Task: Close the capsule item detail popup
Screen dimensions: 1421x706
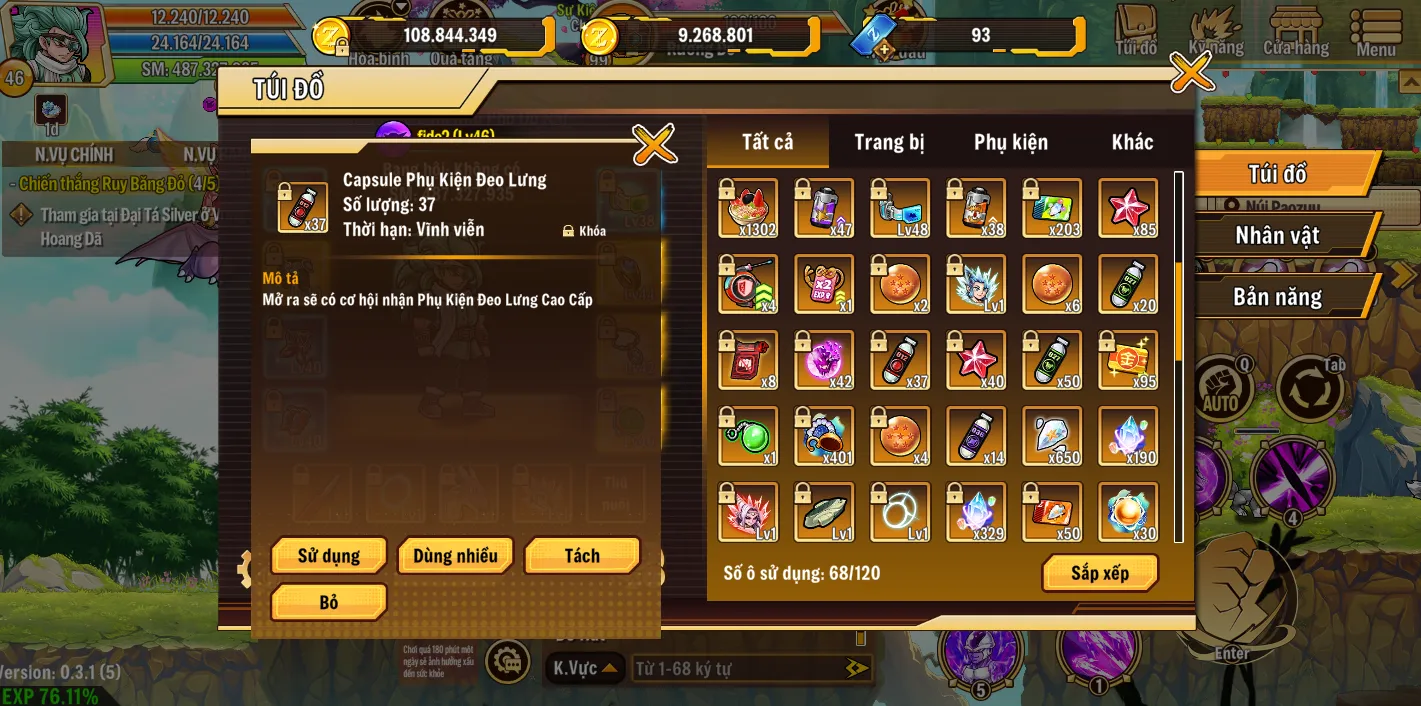Action: pos(655,146)
